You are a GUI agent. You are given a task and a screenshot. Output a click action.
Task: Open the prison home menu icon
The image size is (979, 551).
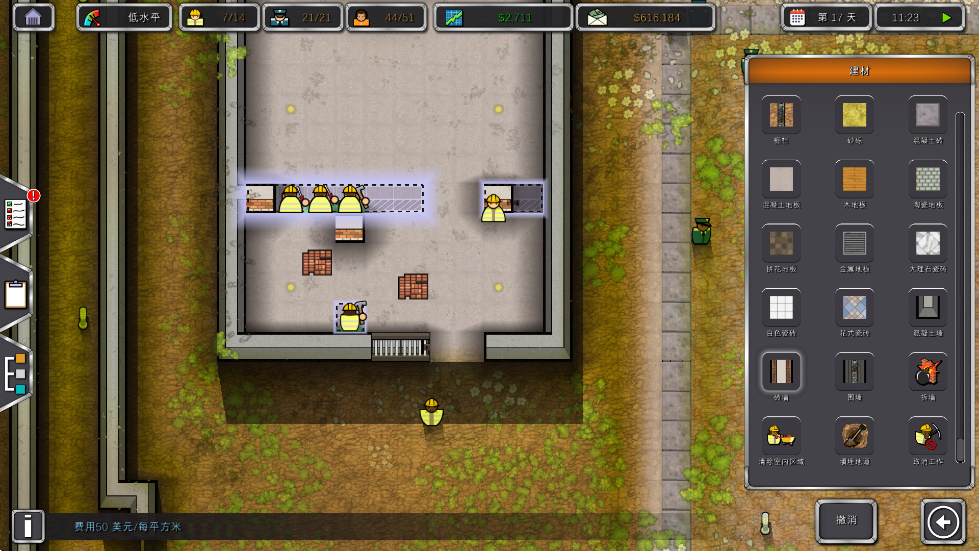point(34,17)
